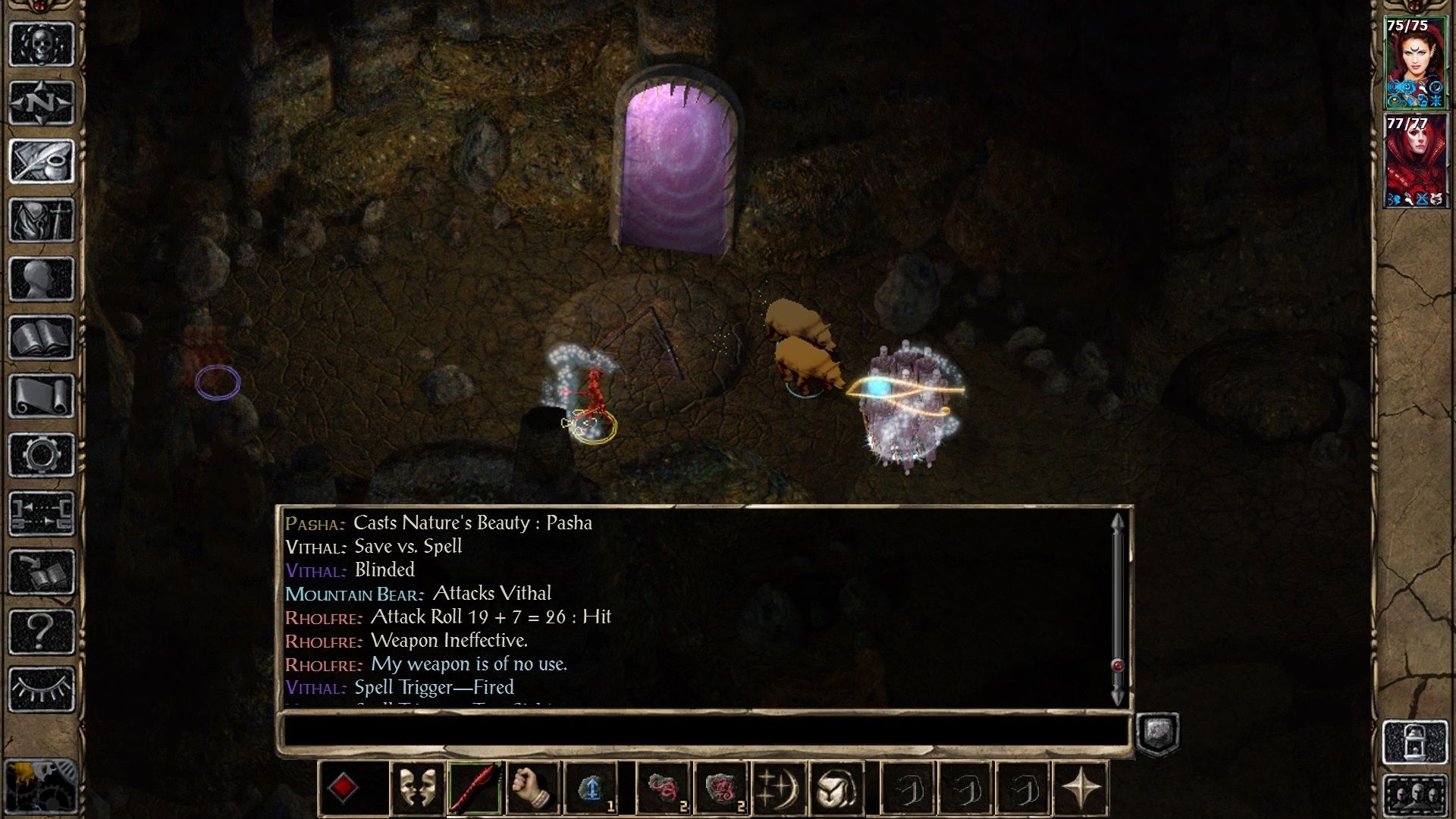
Task: Open the inventory screen
Action: click(x=42, y=220)
